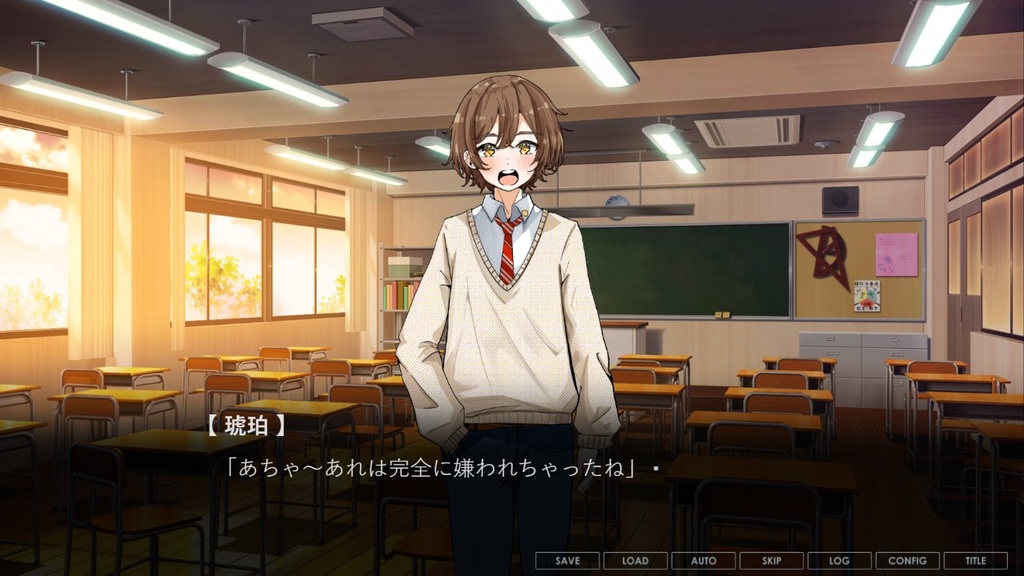Toggle AUTO text advance

[x=703, y=561]
